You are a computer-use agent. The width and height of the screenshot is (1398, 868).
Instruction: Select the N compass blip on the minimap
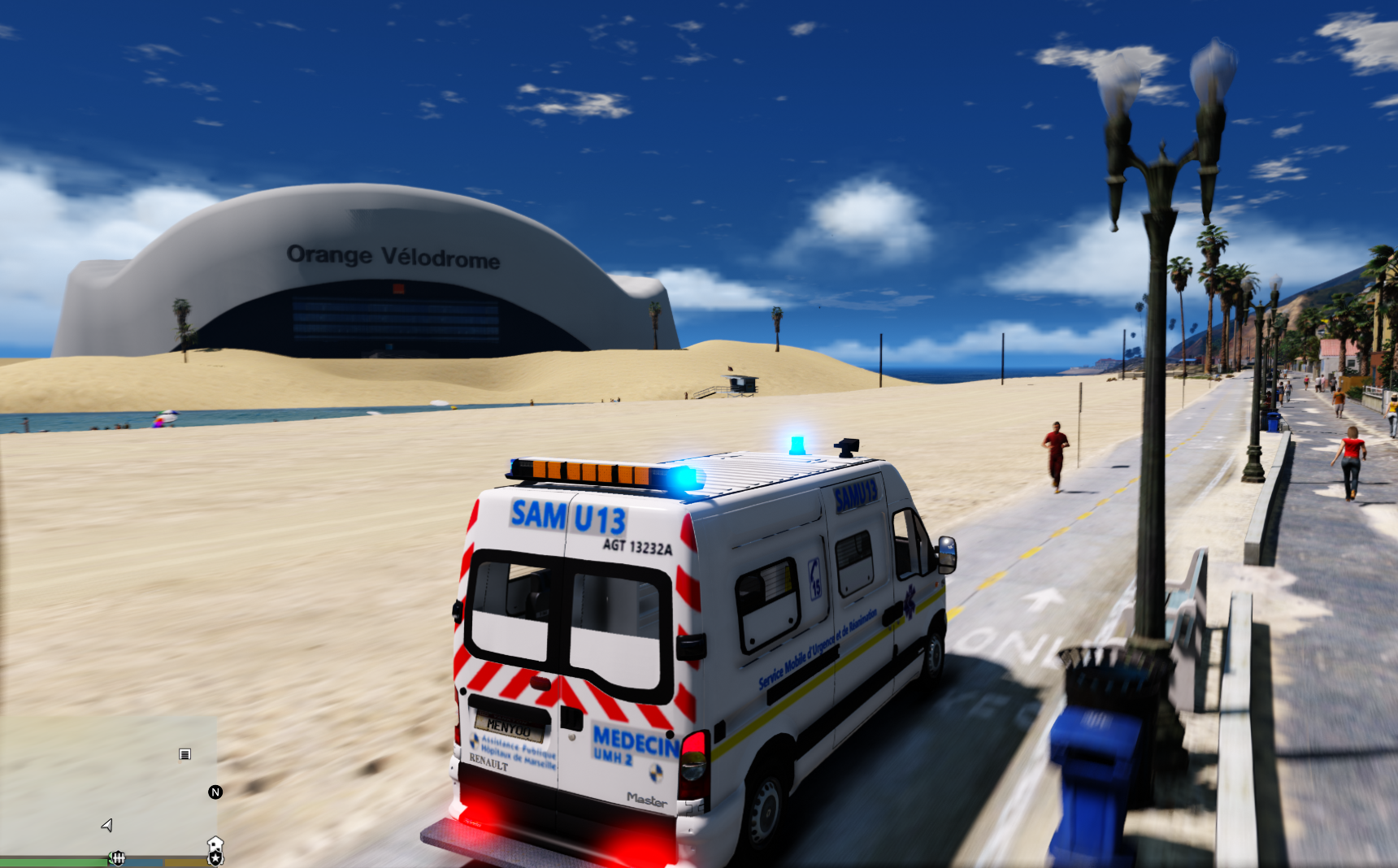[215, 792]
